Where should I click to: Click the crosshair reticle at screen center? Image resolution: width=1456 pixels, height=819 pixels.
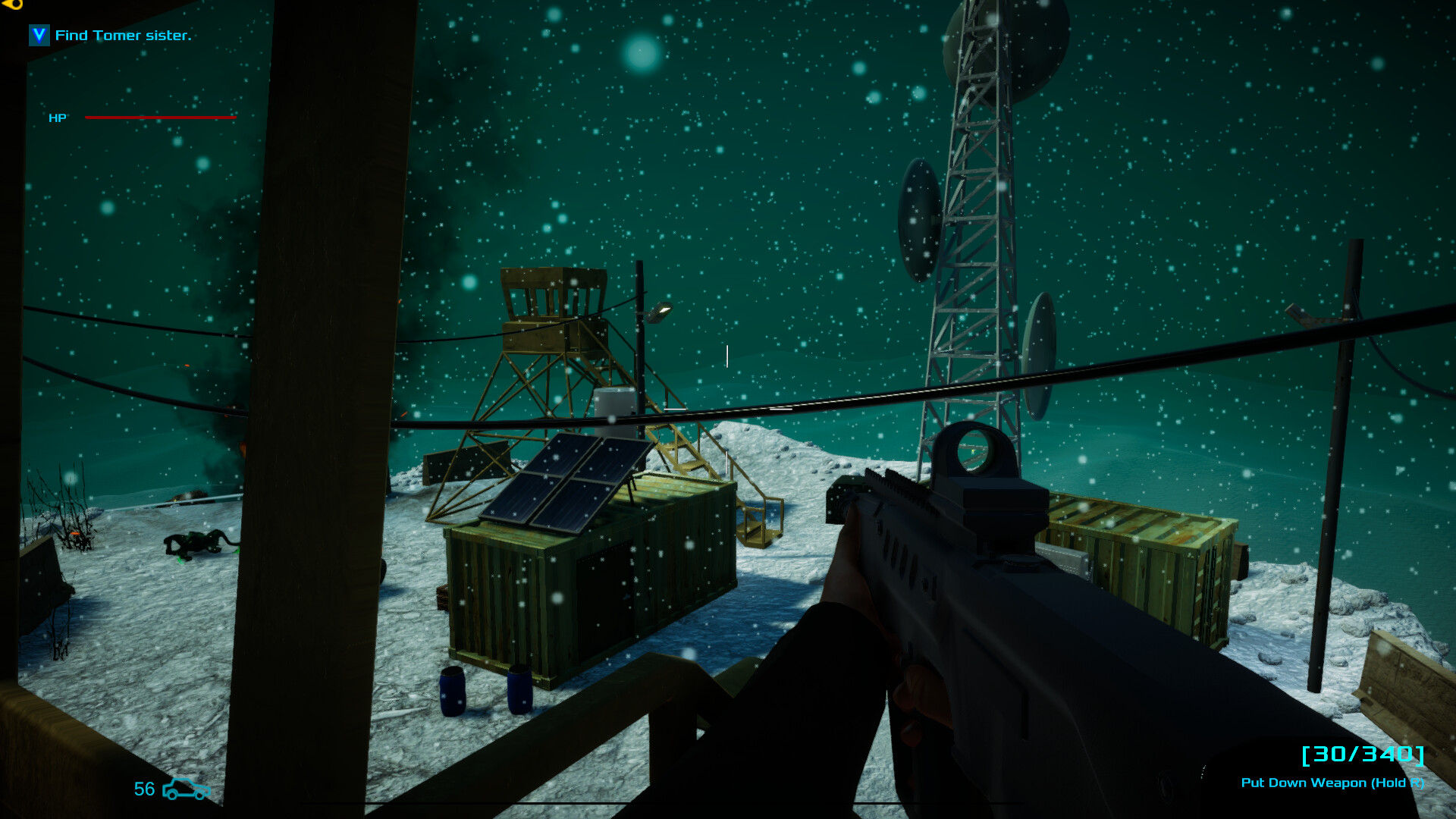726,356
